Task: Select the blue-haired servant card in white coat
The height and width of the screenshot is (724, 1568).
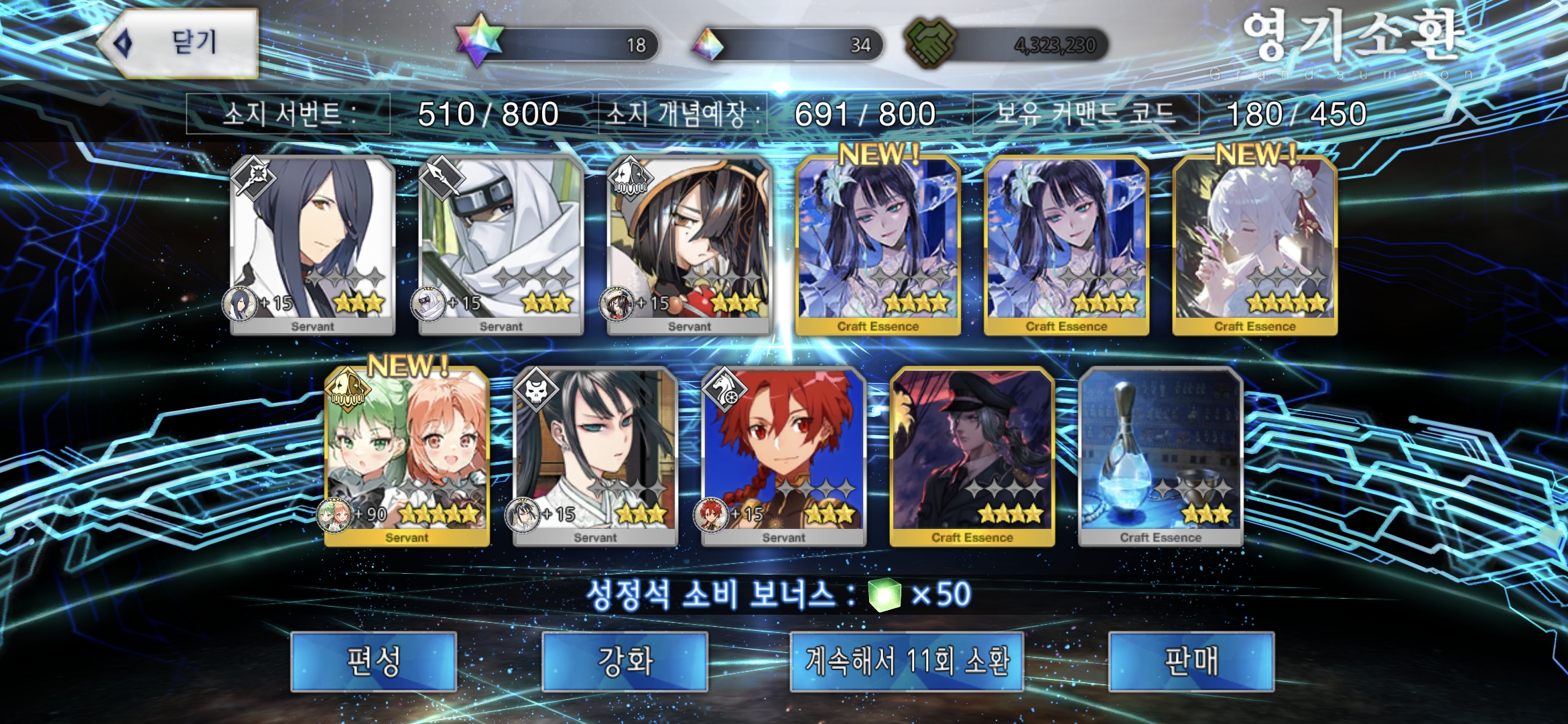Action: [312, 245]
